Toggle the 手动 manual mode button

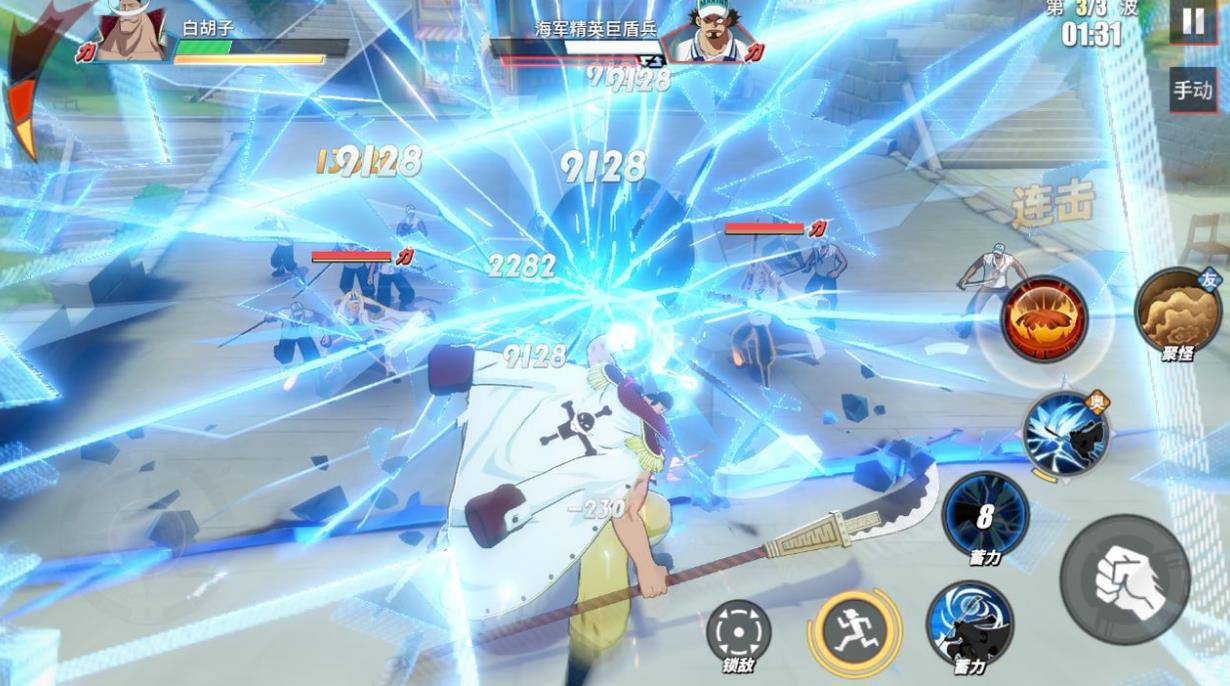1193,91
